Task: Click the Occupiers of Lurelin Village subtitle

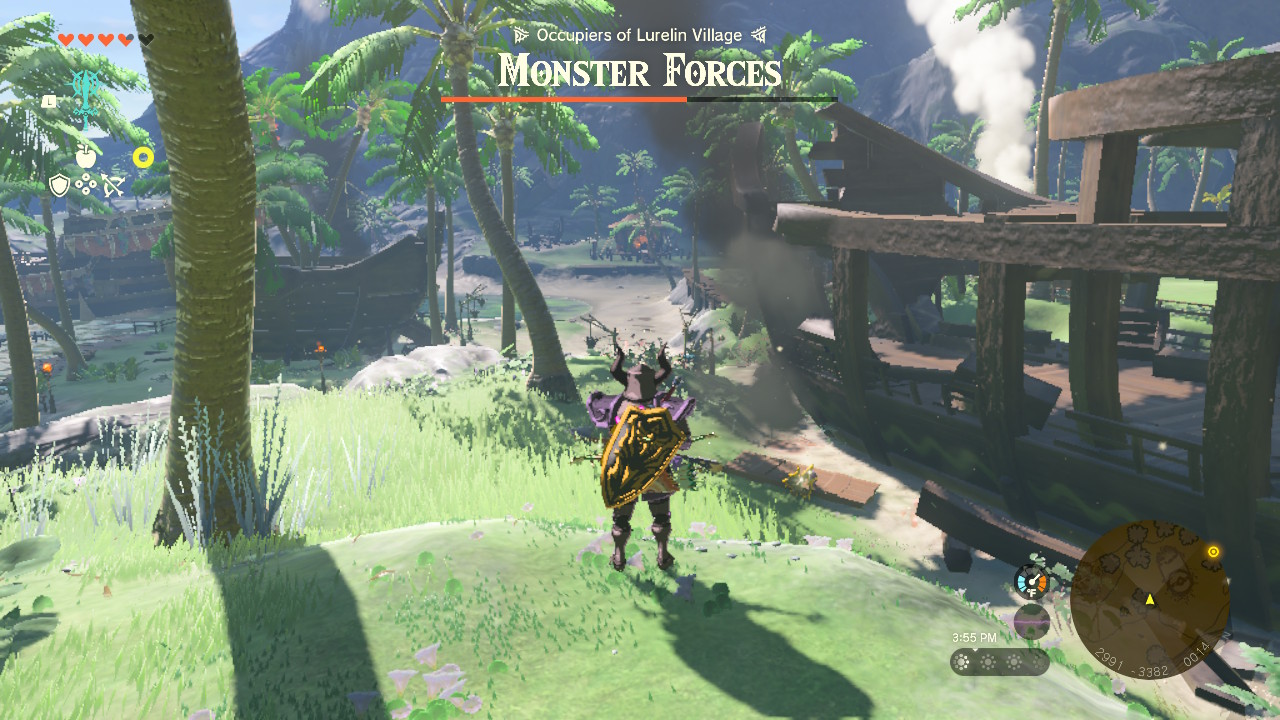Action: click(x=637, y=34)
